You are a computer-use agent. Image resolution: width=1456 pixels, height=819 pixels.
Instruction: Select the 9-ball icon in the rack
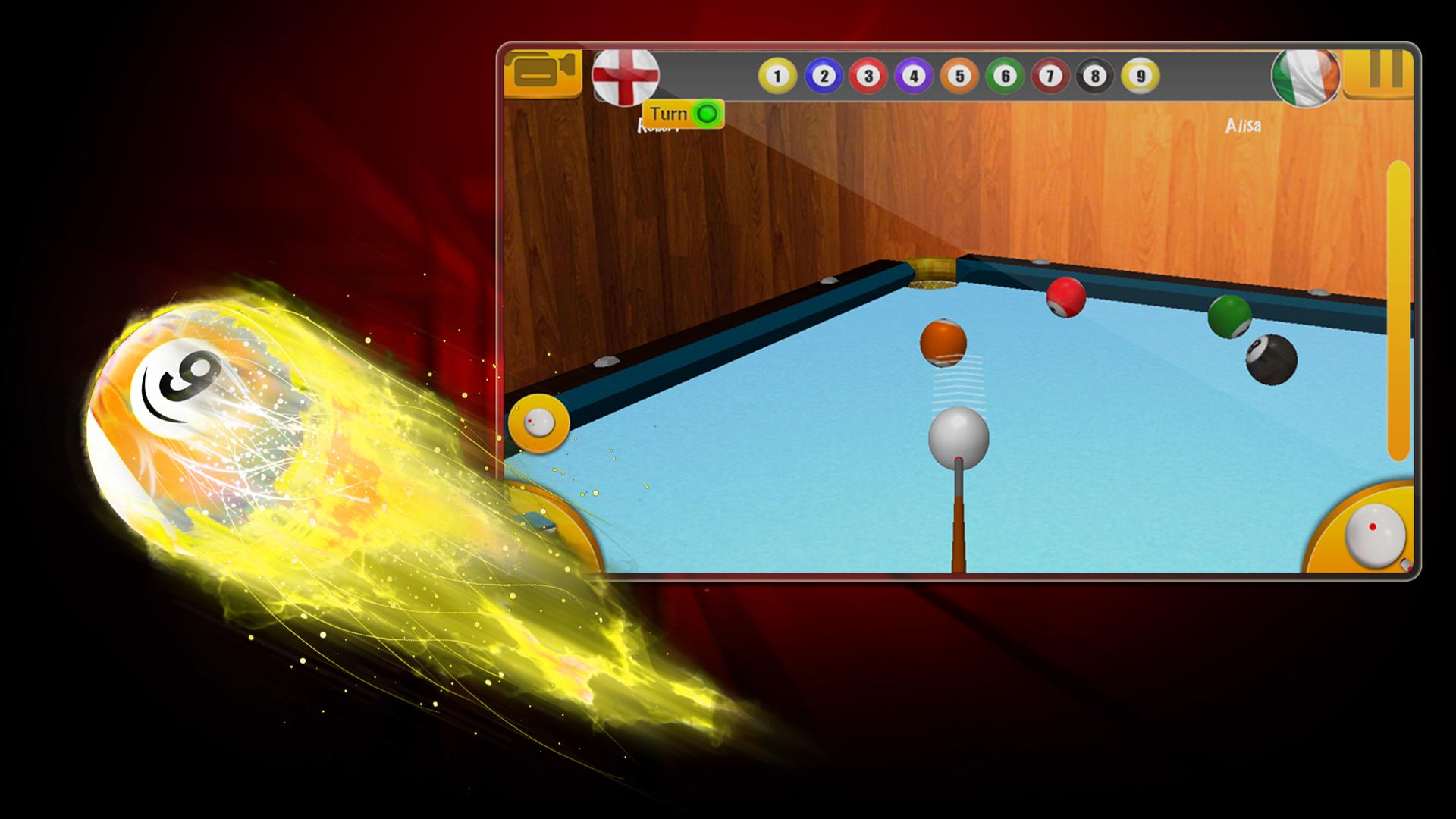click(1139, 76)
